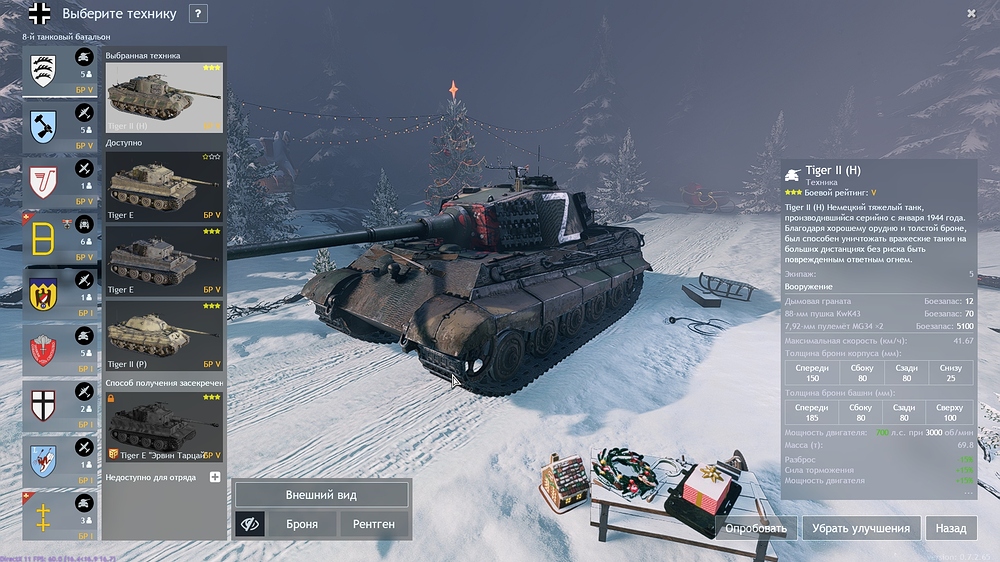Image resolution: width=1000 pixels, height=562 pixels.
Task: Choose the Tiger II (P) tank card
Action: point(164,338)
